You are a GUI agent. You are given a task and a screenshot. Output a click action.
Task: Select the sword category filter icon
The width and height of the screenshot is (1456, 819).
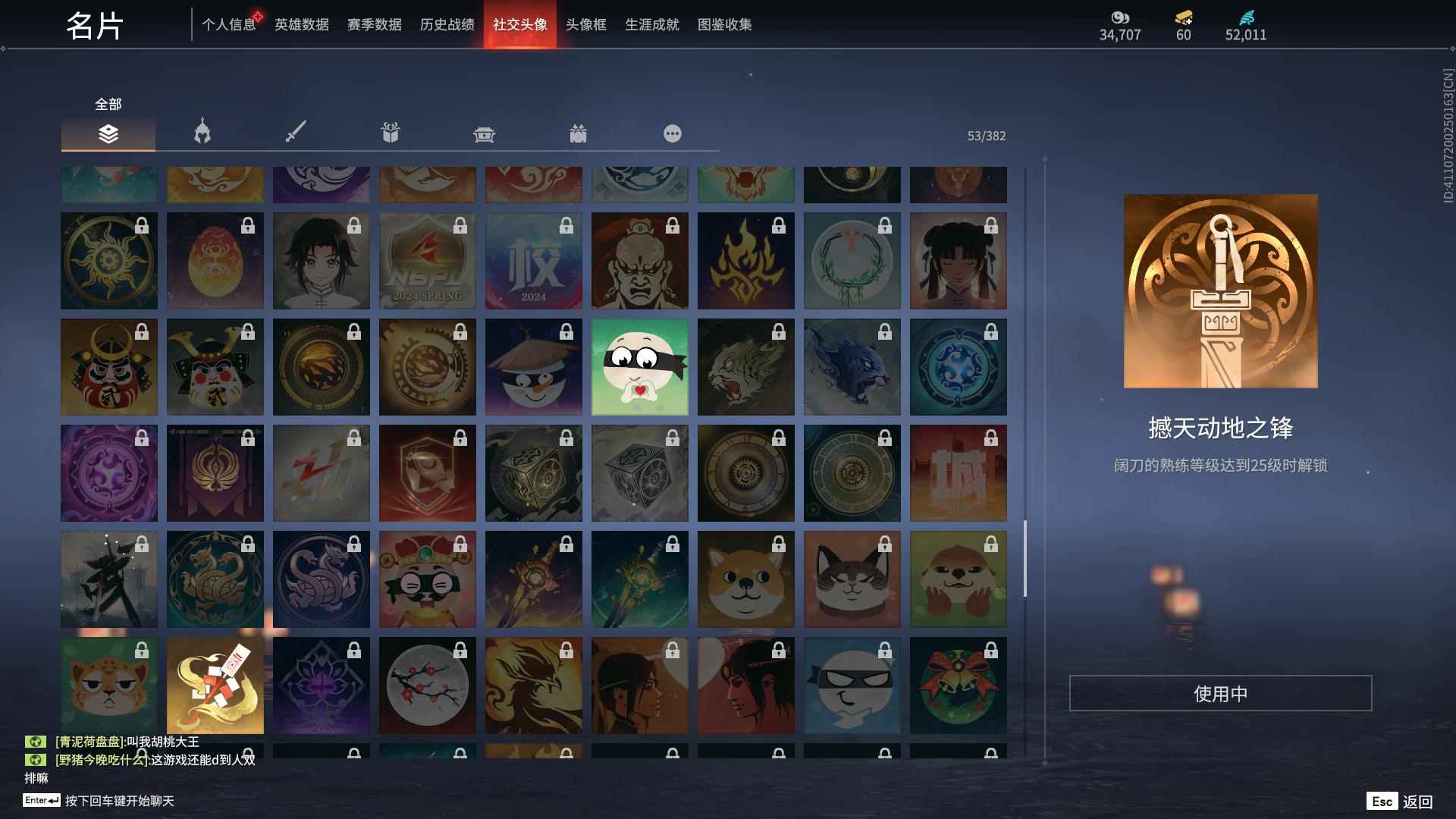click(295, 133)
